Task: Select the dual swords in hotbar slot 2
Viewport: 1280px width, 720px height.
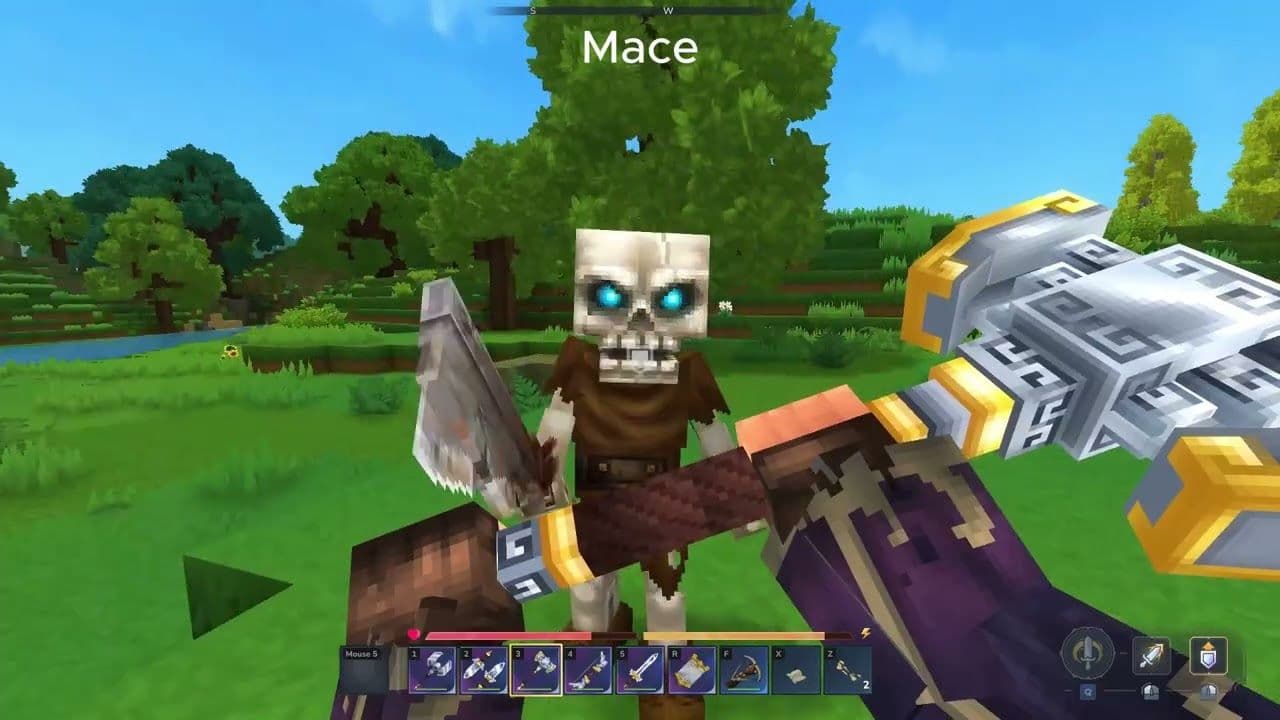Action: tap(483, 671)
